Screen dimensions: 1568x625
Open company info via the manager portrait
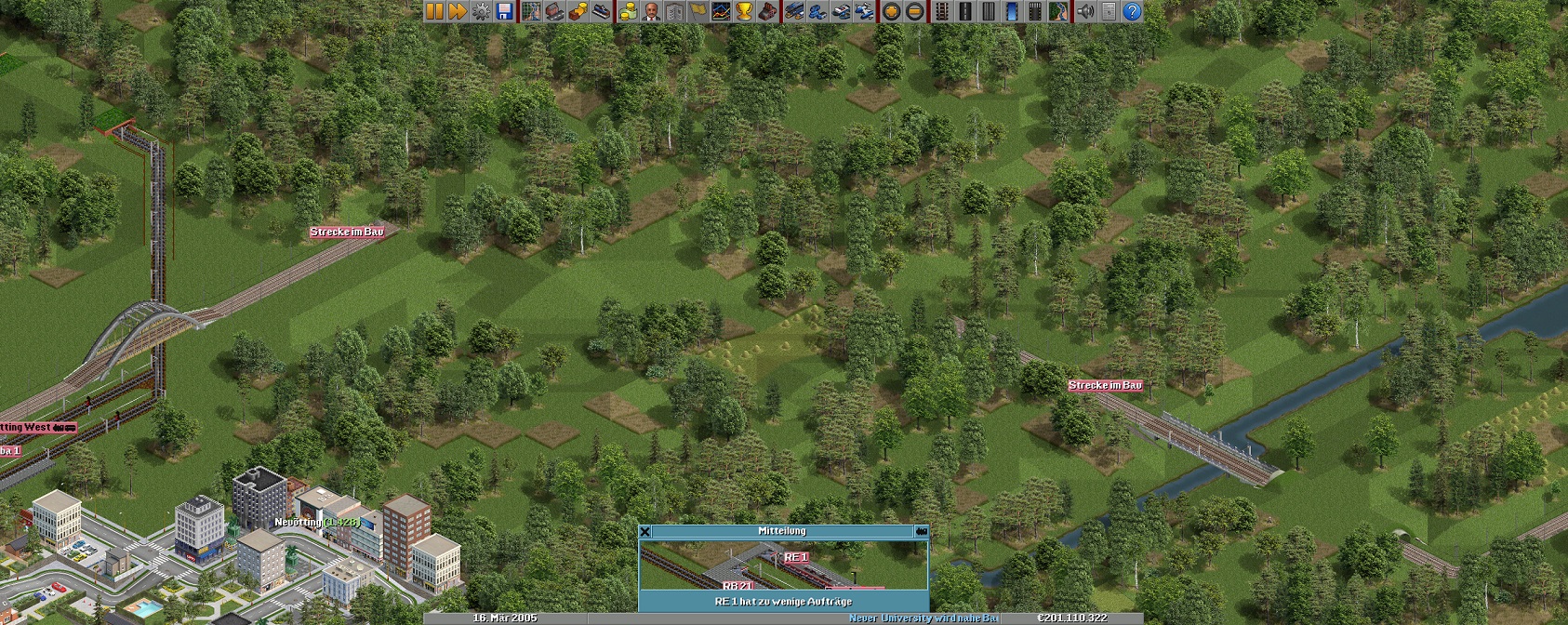pyautogui.click(x=651, y=11)
